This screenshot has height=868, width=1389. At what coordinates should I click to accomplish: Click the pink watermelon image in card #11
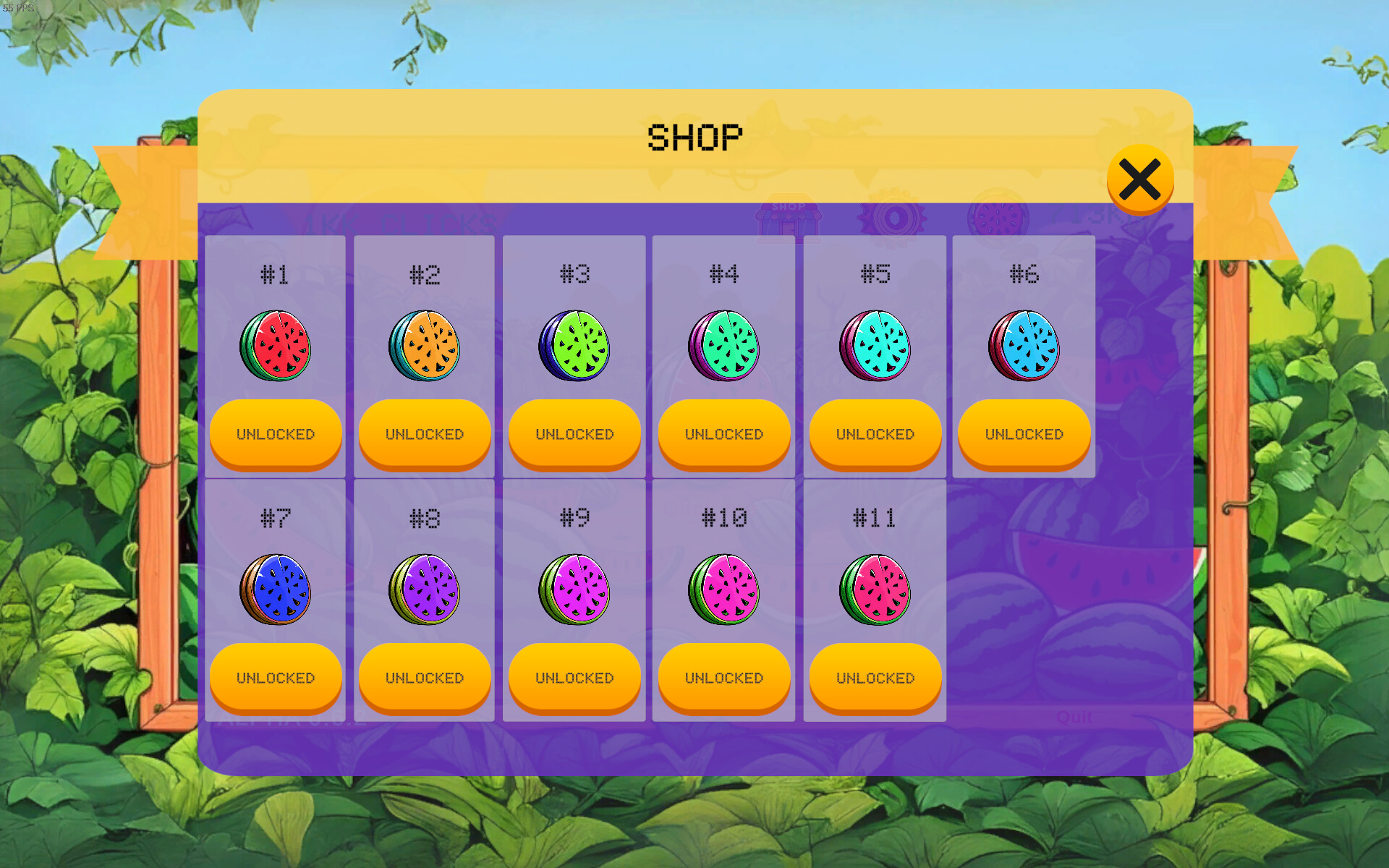(x=874, y=590)
